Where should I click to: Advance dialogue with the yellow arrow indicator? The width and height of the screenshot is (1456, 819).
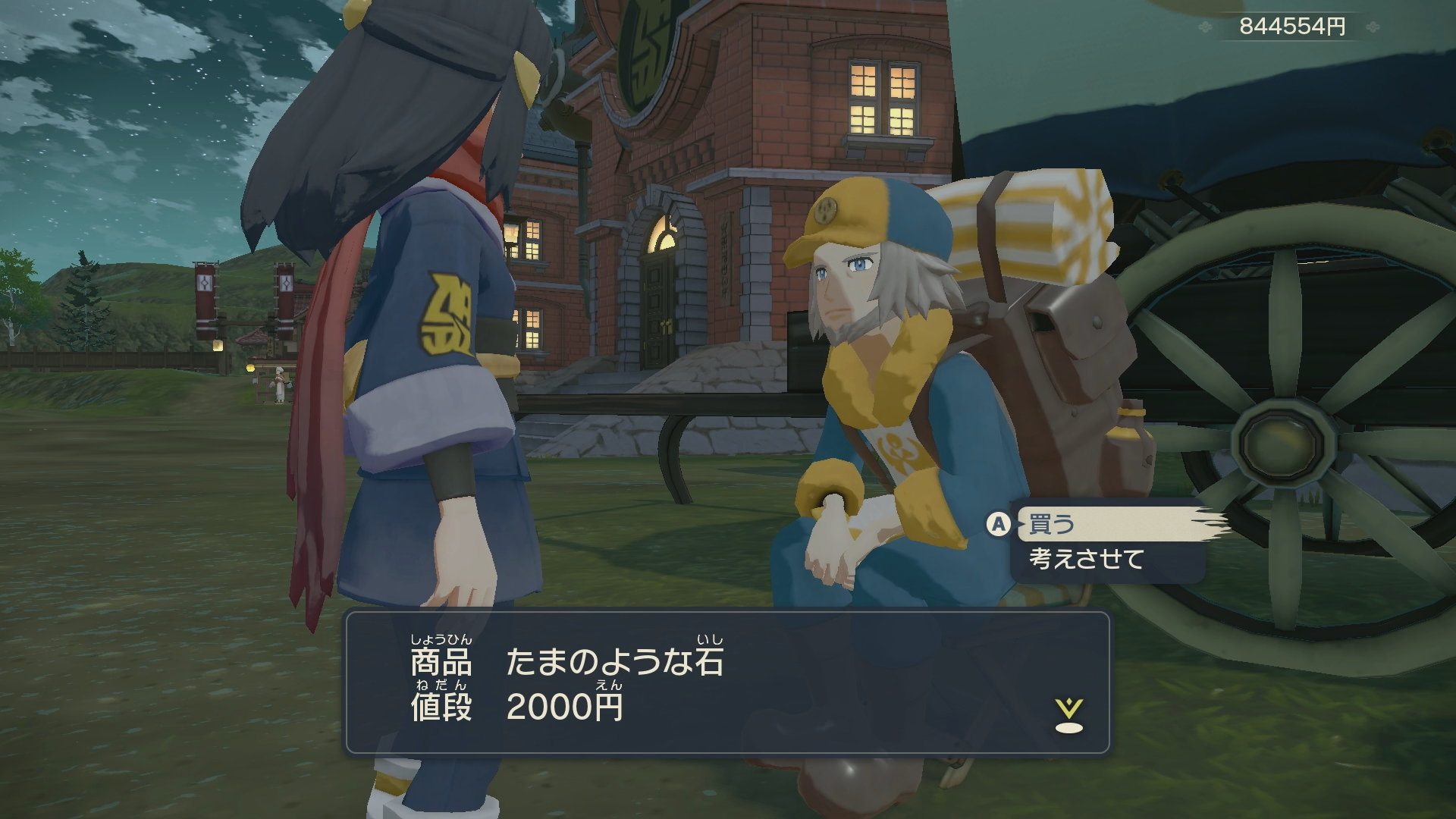(x=1068, y=717)
